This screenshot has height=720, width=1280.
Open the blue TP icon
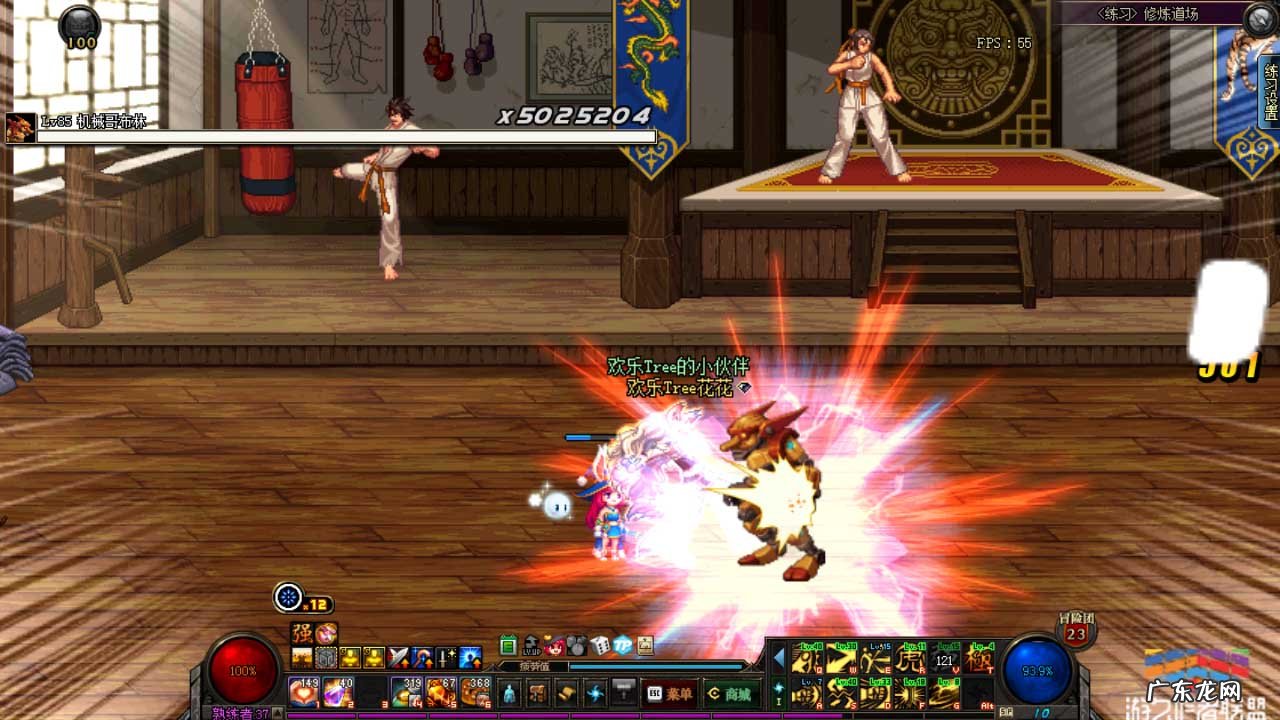pos(623,645)
